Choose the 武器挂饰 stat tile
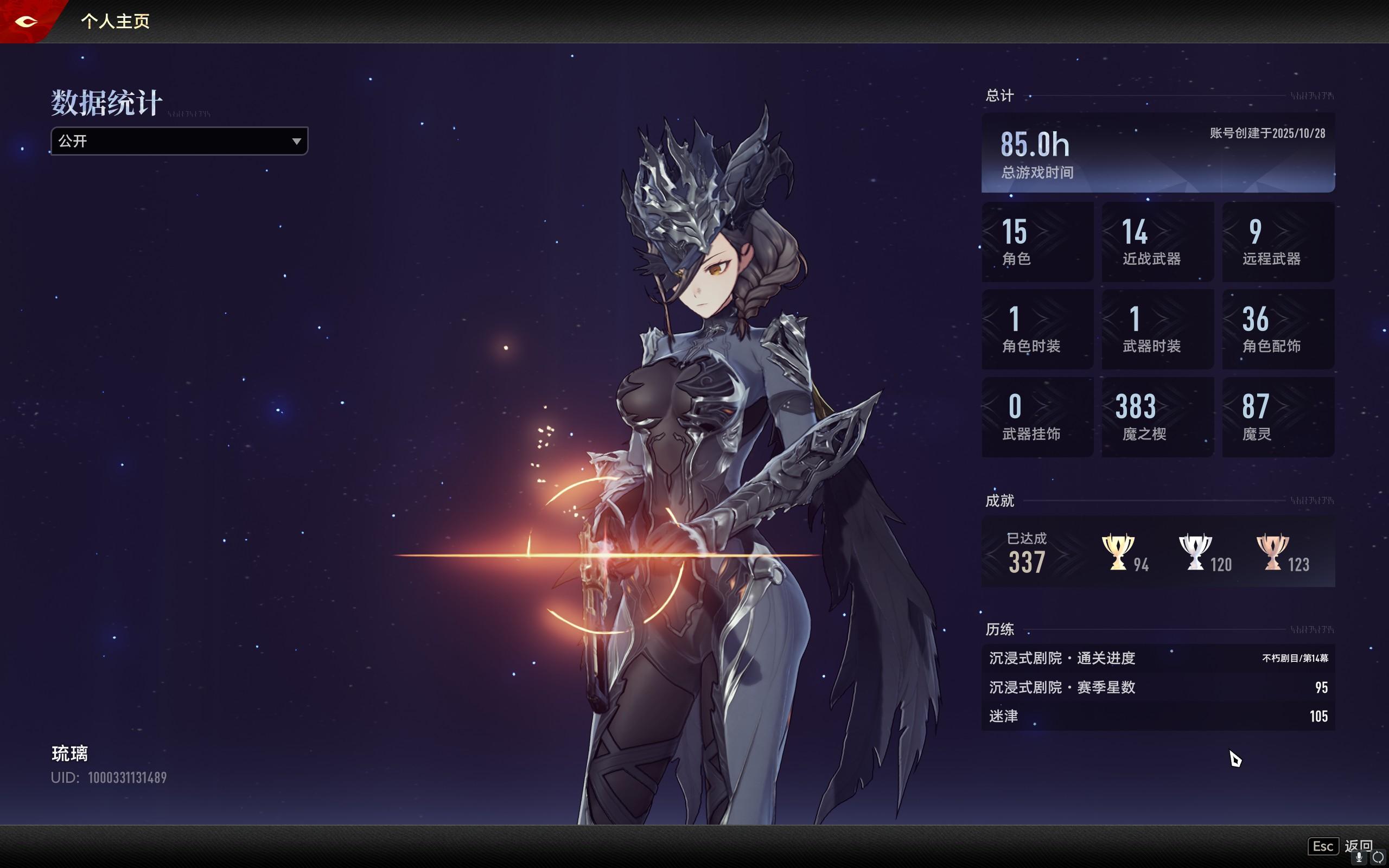Image resolution: width=1389 pixels, height=868 pixels. [1037, 417]
